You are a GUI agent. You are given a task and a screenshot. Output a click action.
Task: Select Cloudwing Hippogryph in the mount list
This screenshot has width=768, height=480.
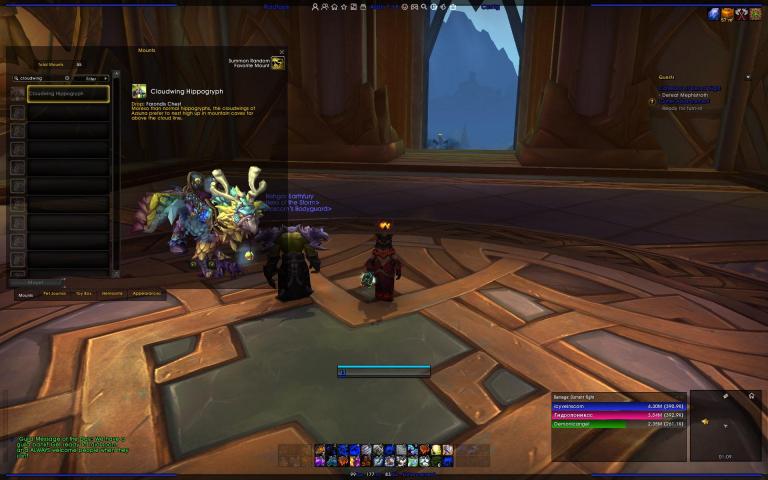(67, 94)
